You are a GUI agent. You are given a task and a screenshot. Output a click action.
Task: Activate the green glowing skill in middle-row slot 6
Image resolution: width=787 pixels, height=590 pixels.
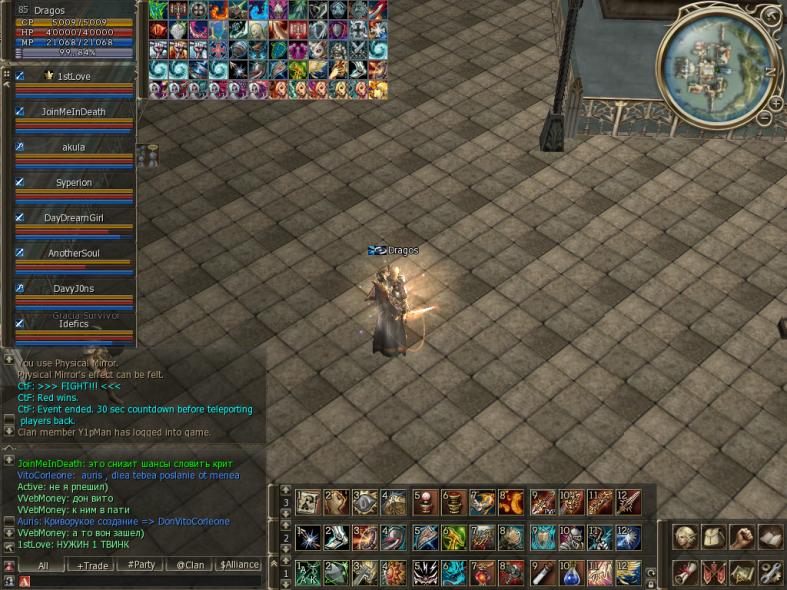click(453, 537)
